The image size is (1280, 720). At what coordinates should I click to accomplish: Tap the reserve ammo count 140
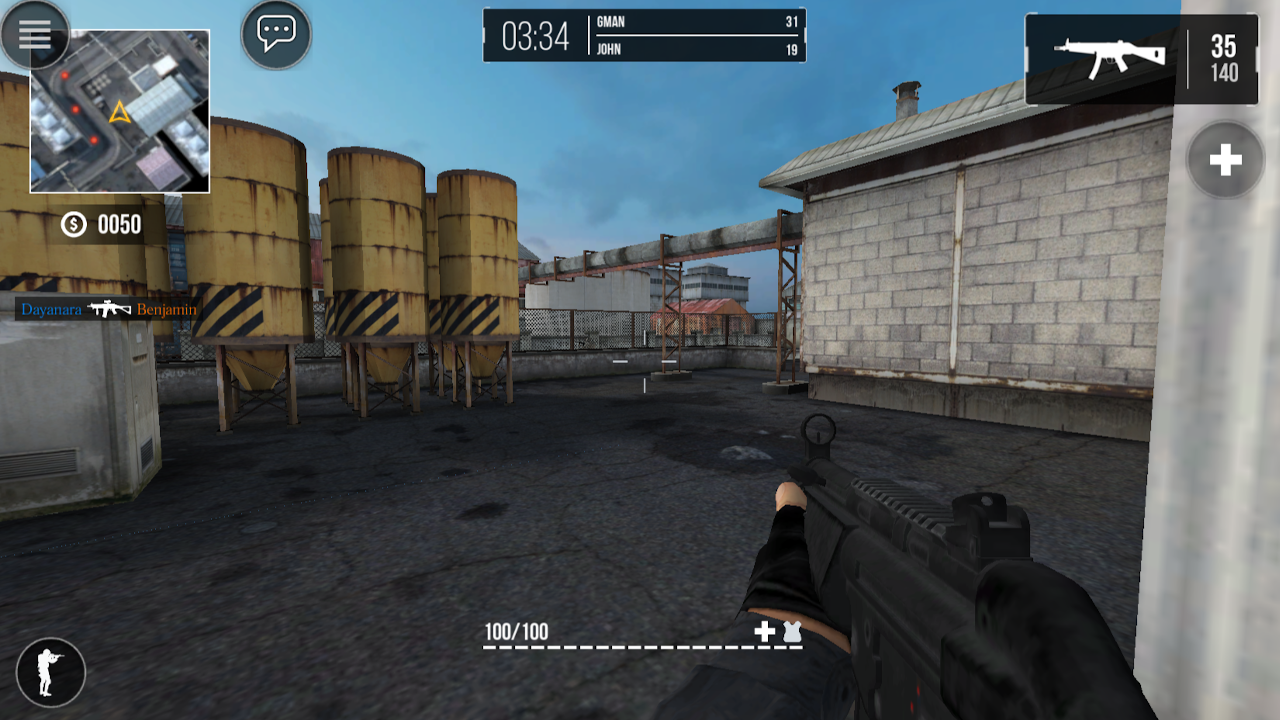tap(1225, 72)
